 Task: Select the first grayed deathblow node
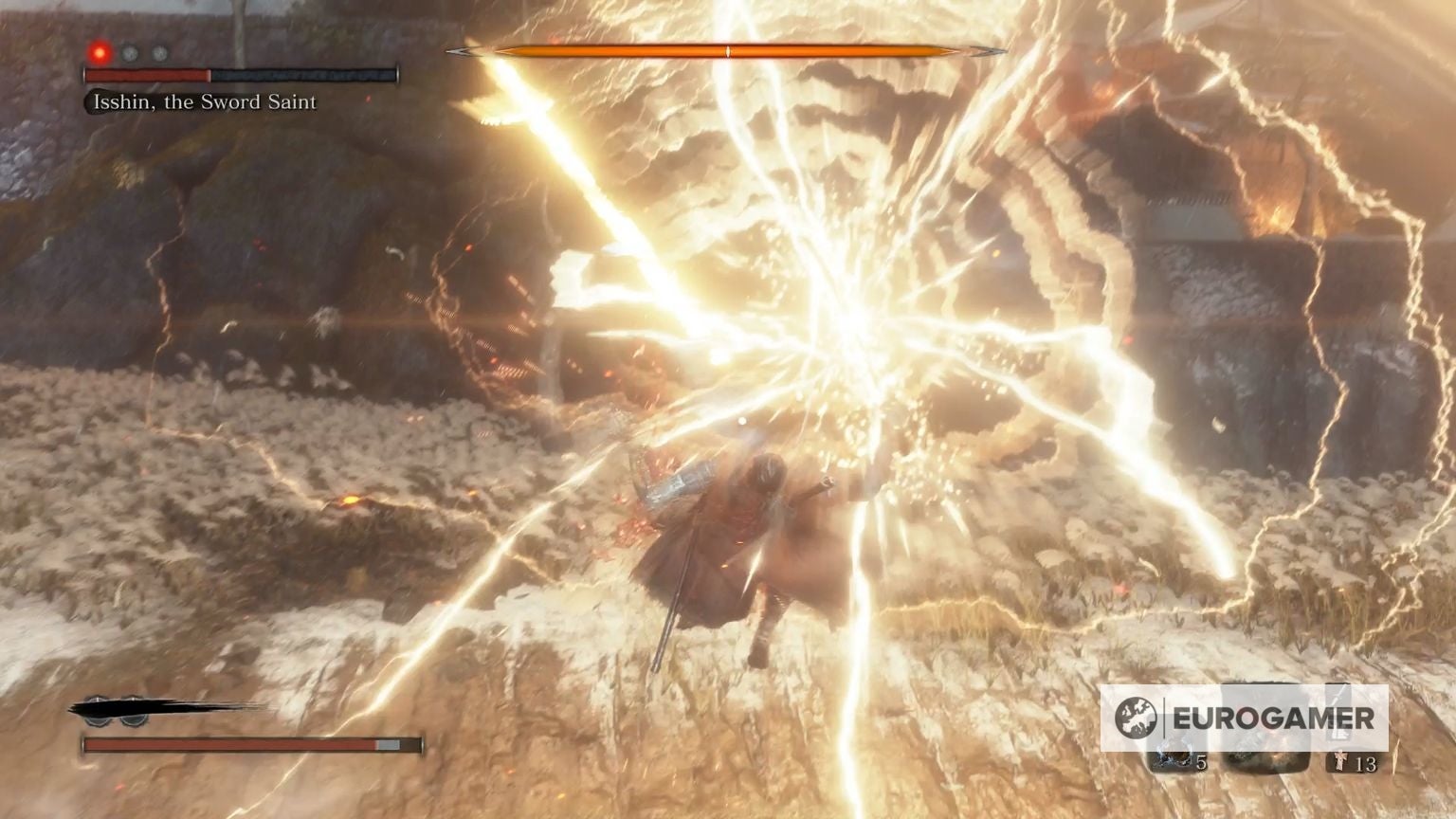129,54
